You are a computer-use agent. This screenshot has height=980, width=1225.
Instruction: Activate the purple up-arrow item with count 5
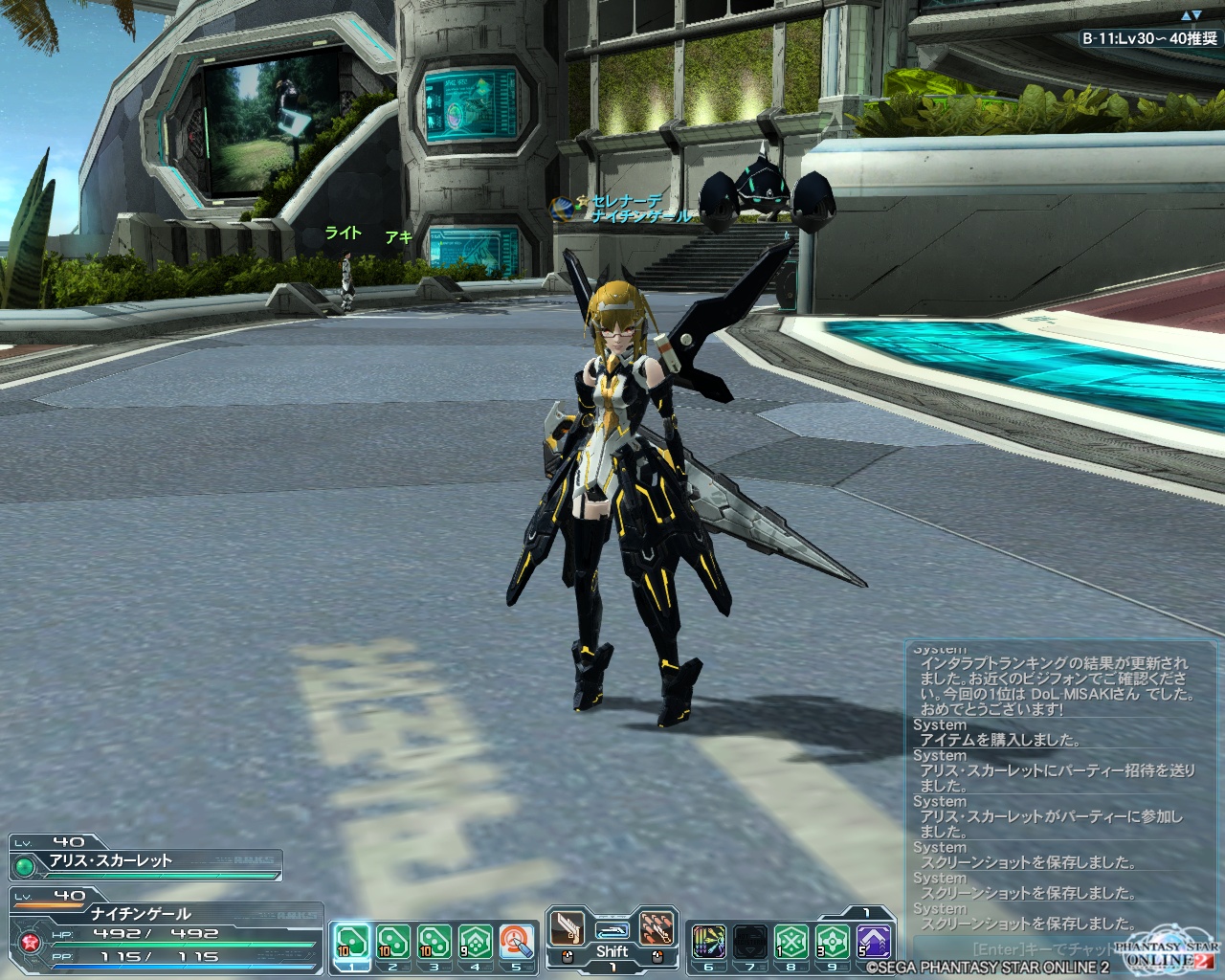(x=873, y=942)
